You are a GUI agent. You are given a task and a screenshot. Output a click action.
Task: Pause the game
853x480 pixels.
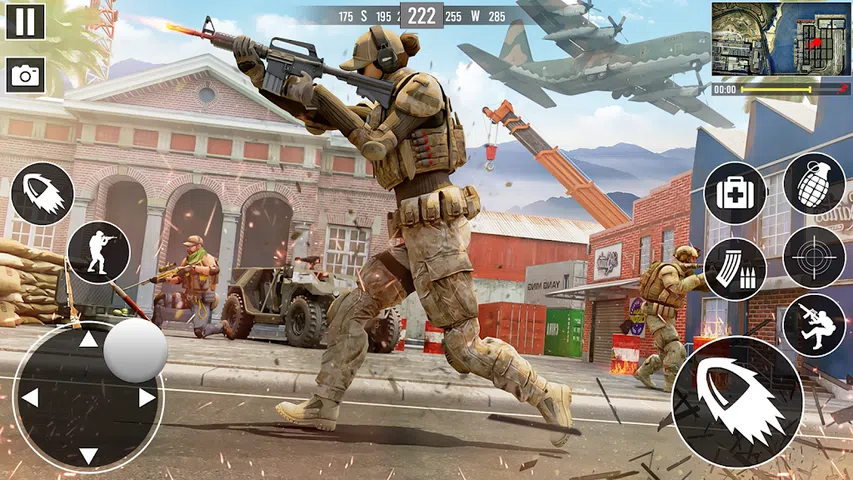(25, 21)
